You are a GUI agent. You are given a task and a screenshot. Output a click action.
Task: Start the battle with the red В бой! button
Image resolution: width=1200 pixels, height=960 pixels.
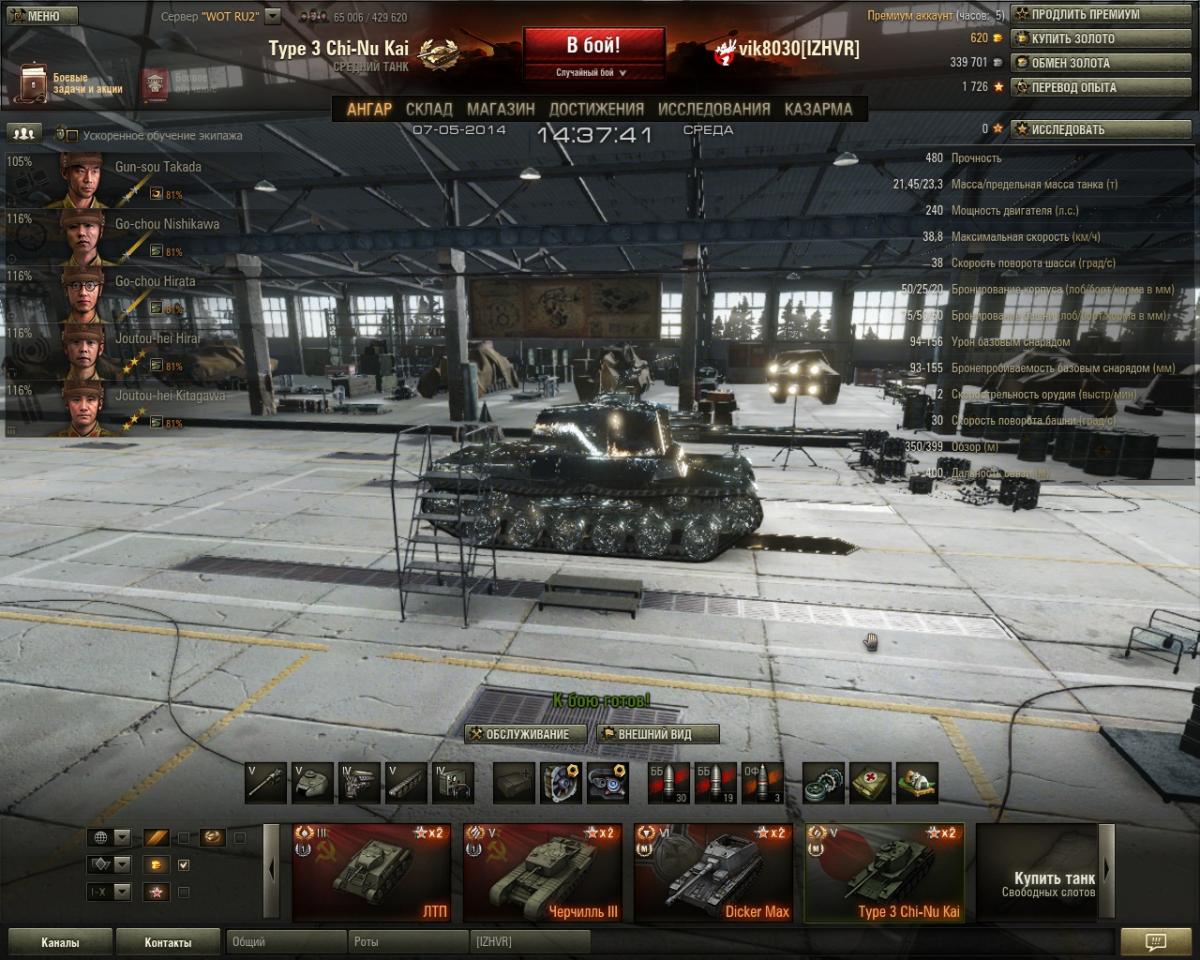[593, 47]
